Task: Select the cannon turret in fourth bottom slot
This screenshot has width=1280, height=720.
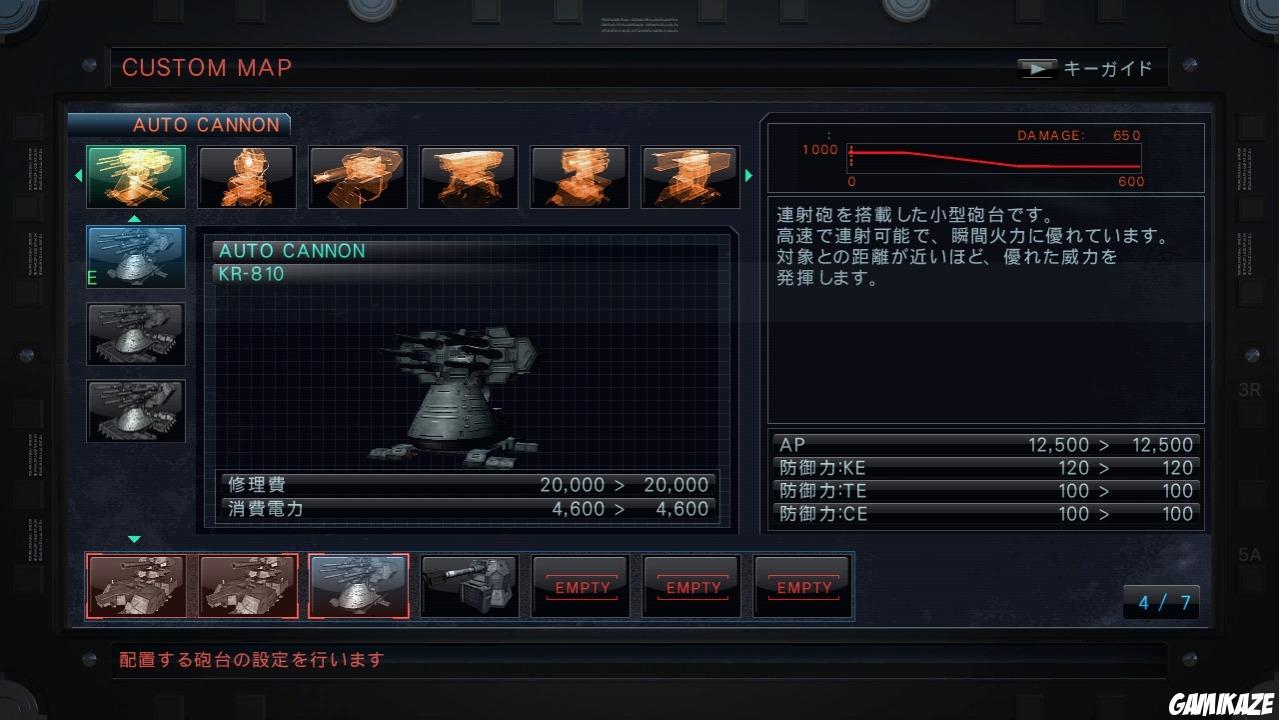Action: point(469,586)
